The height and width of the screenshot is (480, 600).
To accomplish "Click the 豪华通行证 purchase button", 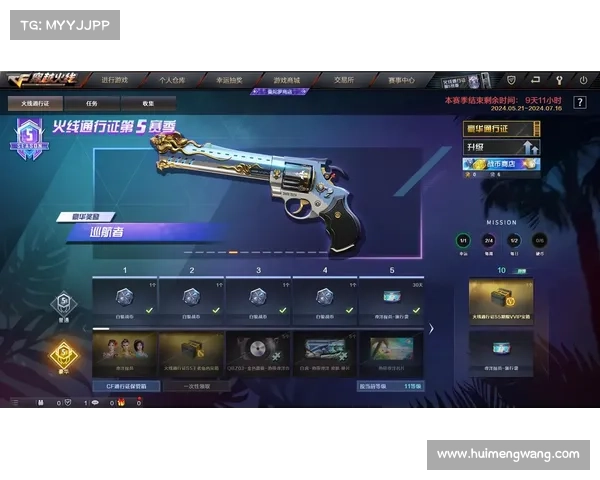I will 502,129.
